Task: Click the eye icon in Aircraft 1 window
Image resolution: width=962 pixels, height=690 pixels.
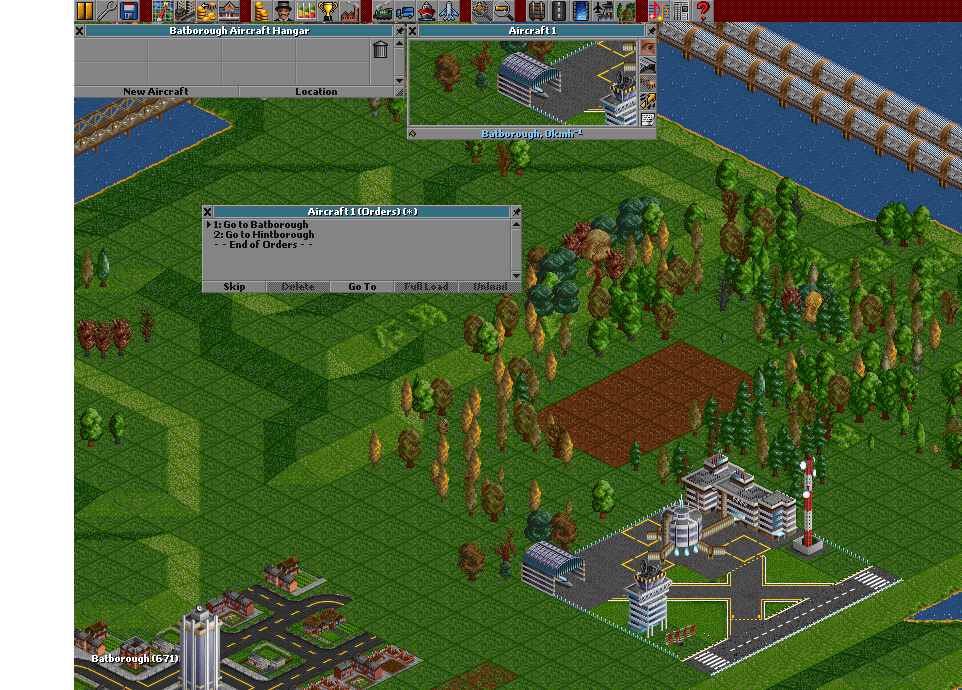Action: tap(647, 46)
